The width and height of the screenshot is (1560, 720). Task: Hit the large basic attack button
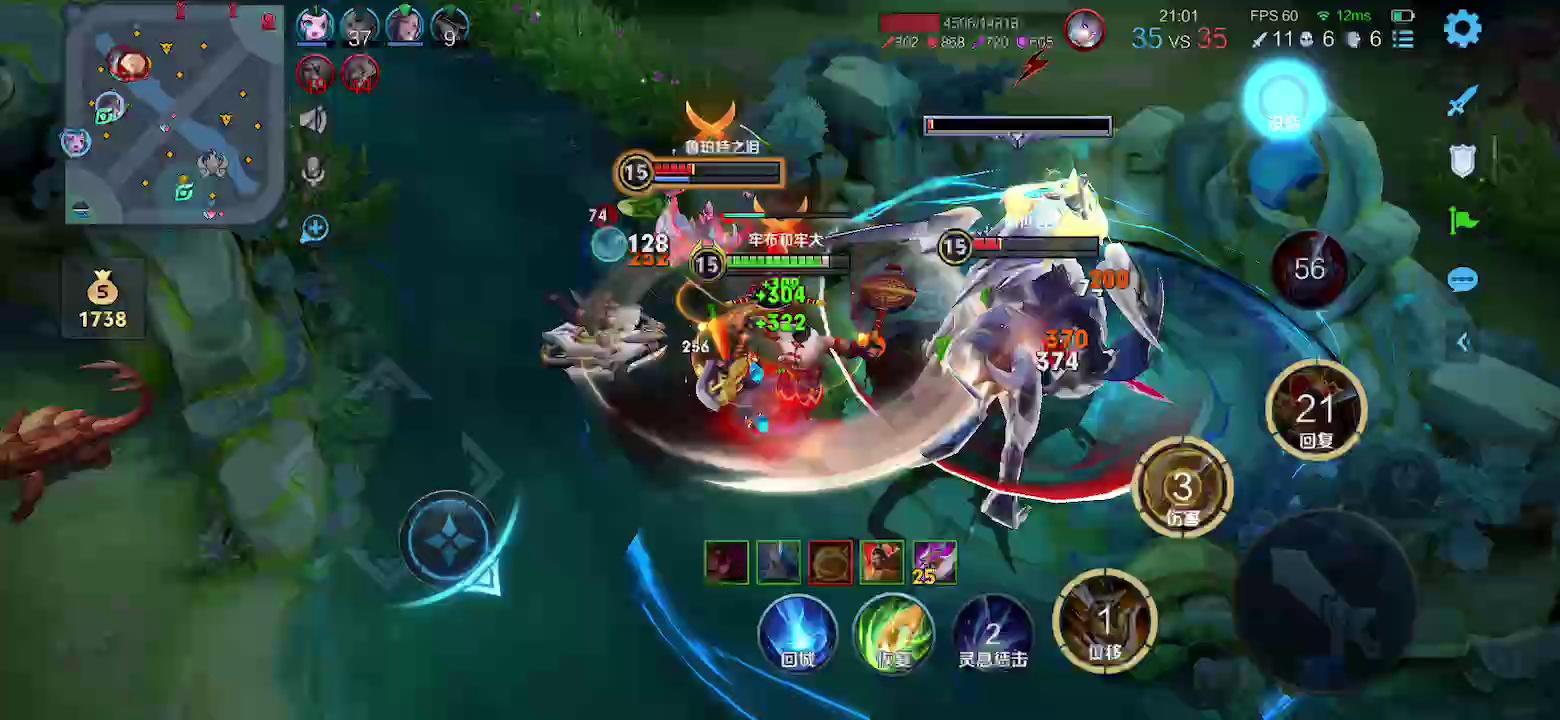[1326, 602]
